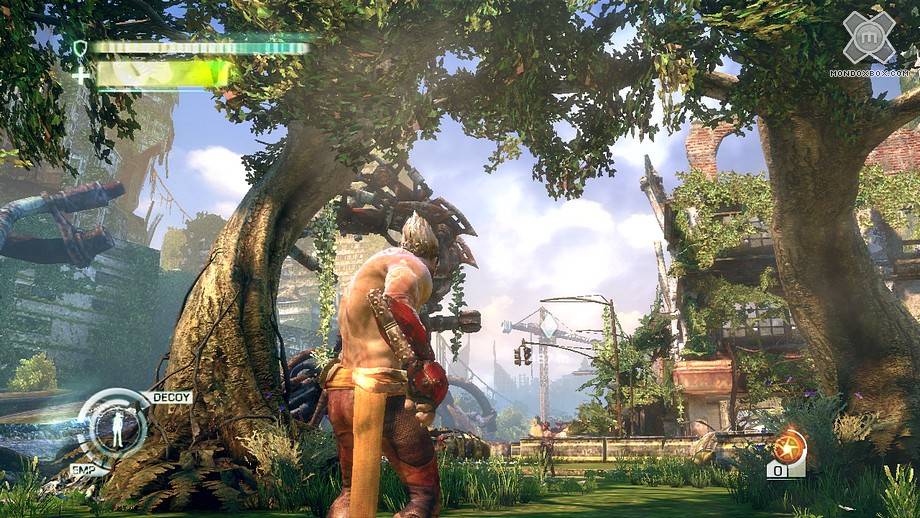Click the figure icon in the command wheel
The height and width of the screenshot is (518, 920).
pyautogui.click(x=118, y=429)
